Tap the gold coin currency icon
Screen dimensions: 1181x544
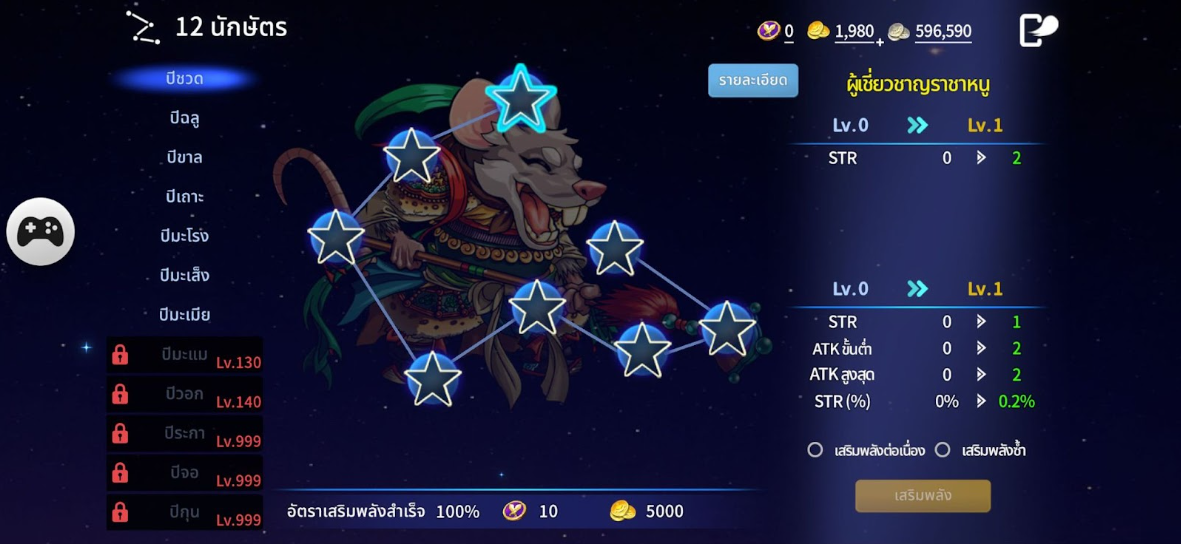(x=818, y=31)
